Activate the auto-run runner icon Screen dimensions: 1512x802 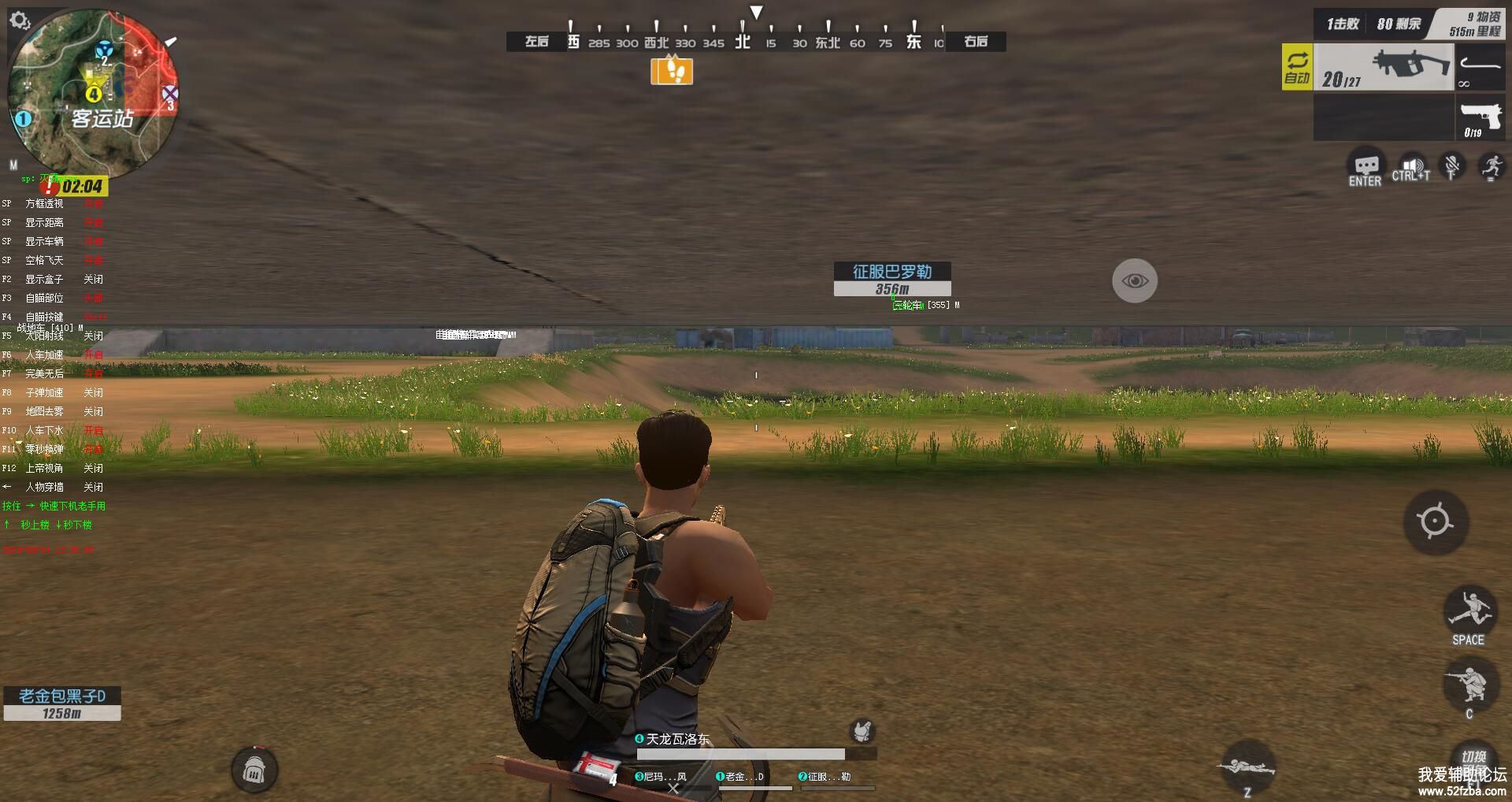coord(1491,167)
